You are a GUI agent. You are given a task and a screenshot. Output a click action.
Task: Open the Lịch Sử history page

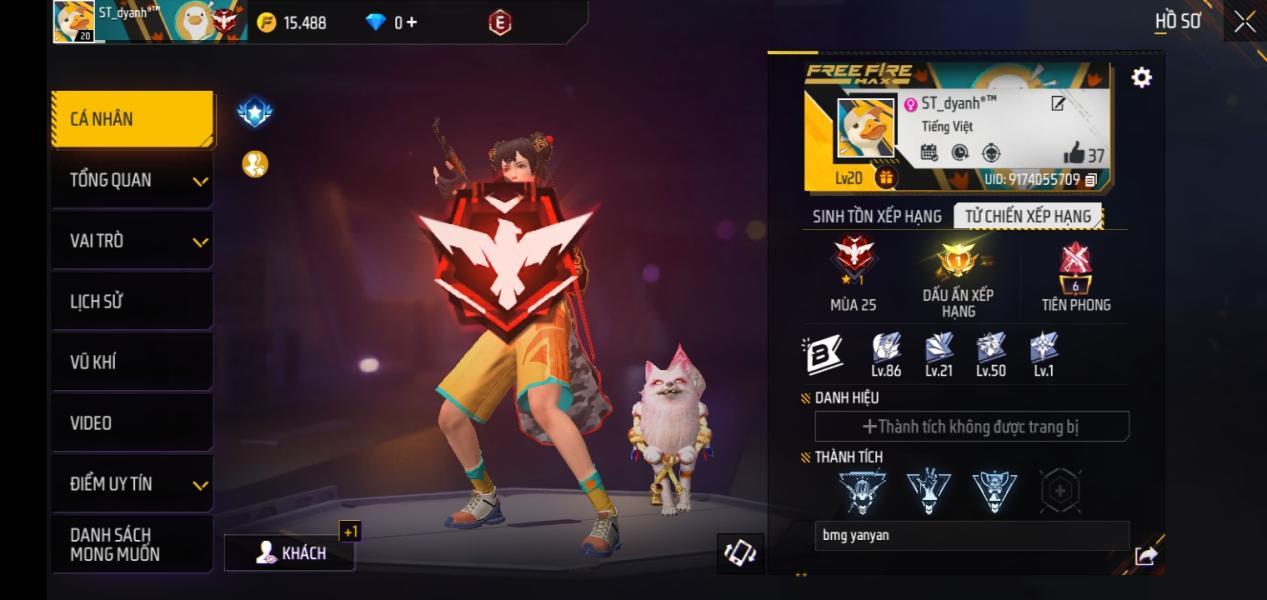click(x=132, y=301)
